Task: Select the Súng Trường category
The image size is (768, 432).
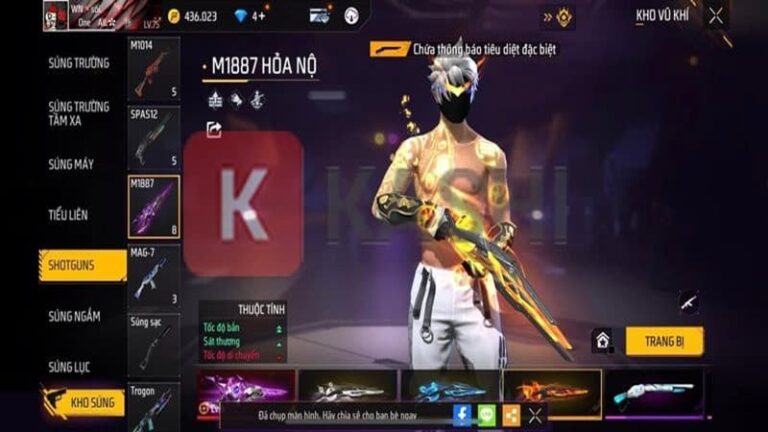Action: point(78,63)
